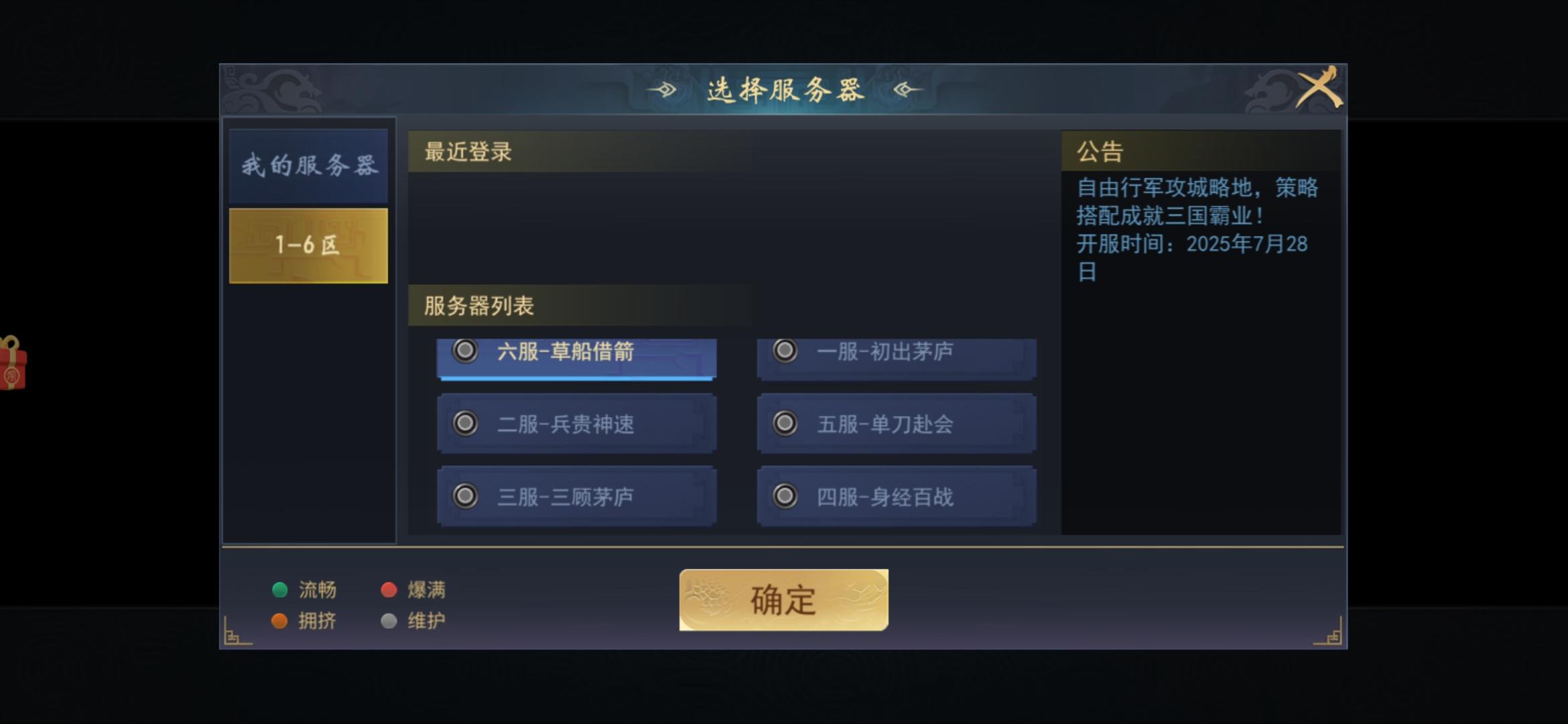Click the gray 维护 status indicator
Viewport: 1568px width, 724px height.
[x=389, y=621]
